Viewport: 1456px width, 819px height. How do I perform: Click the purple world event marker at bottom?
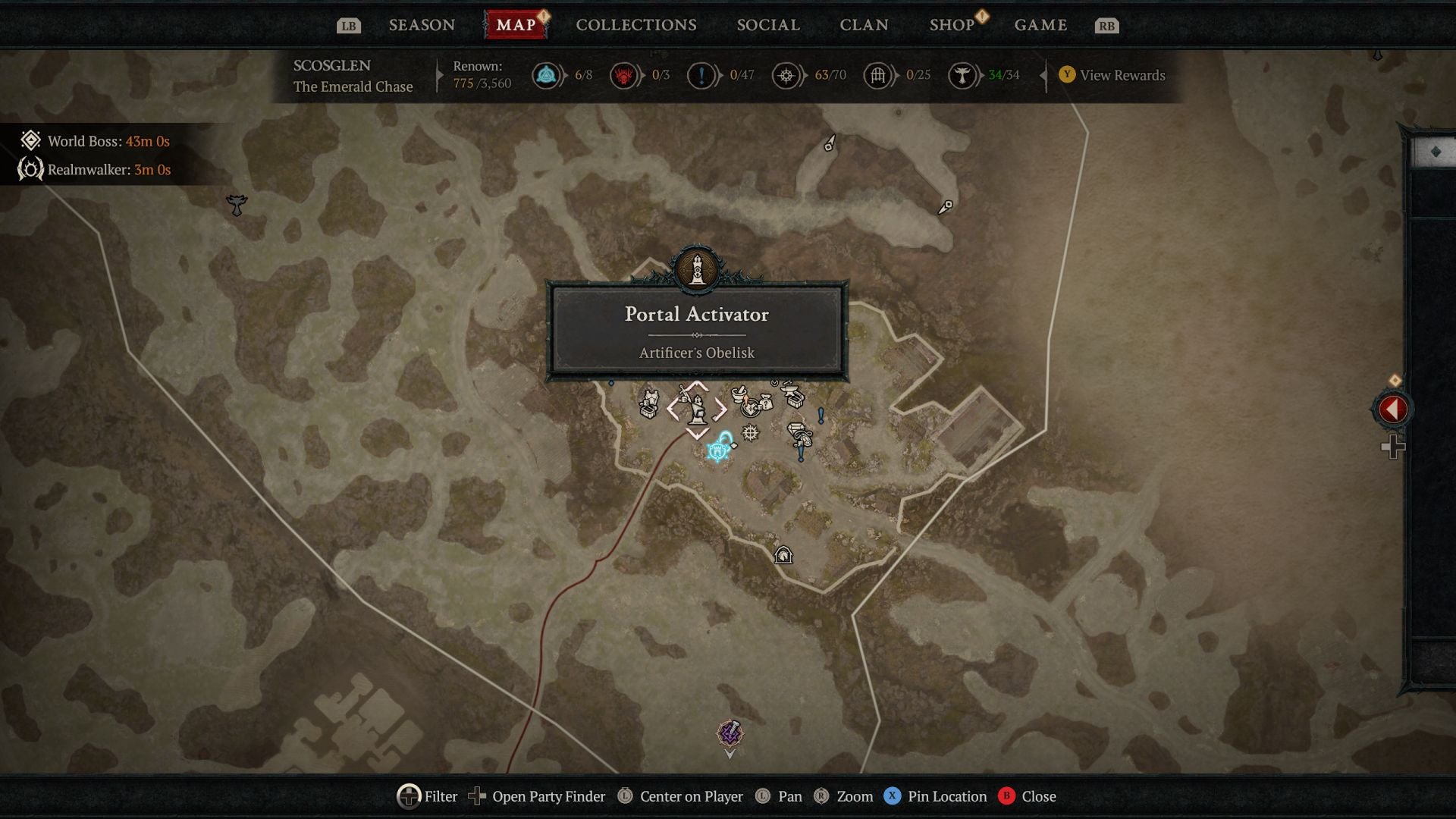point(730,733)
